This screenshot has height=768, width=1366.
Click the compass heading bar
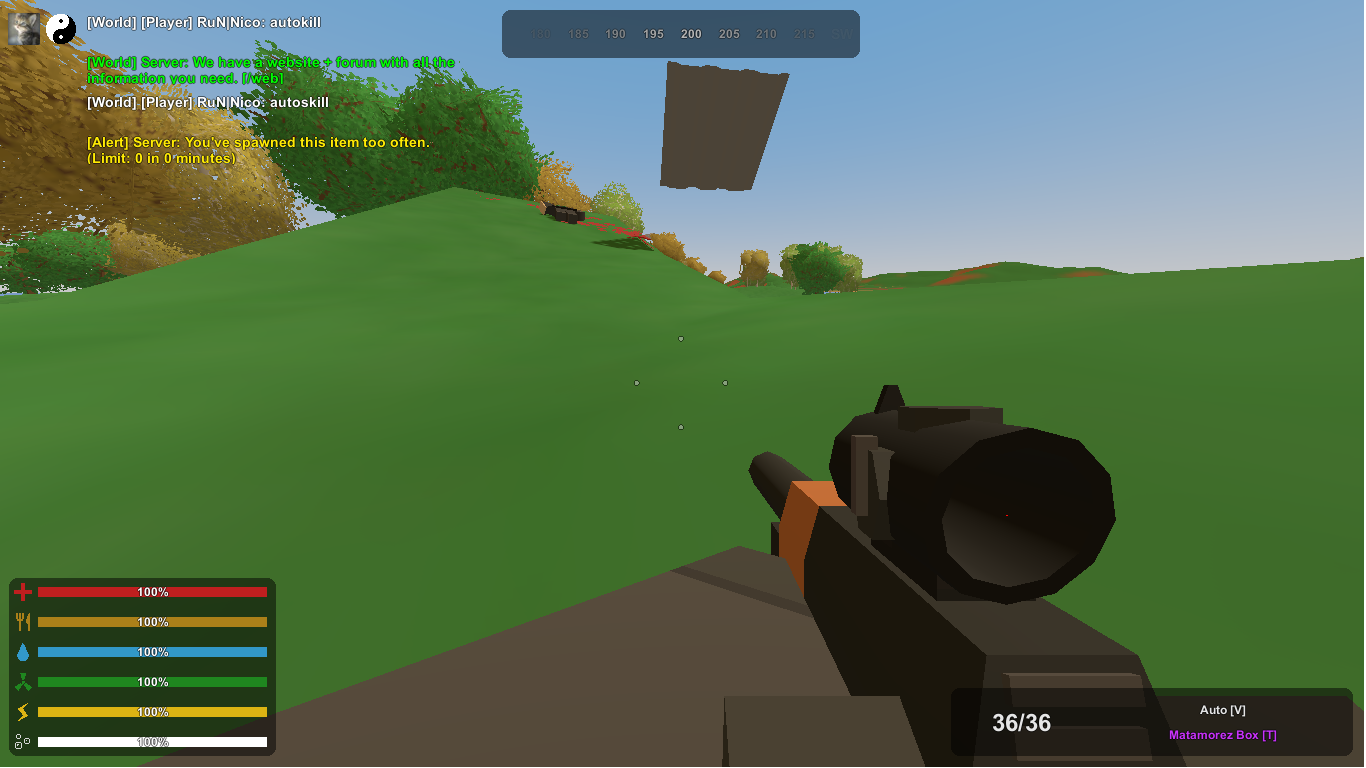(680, 34)
